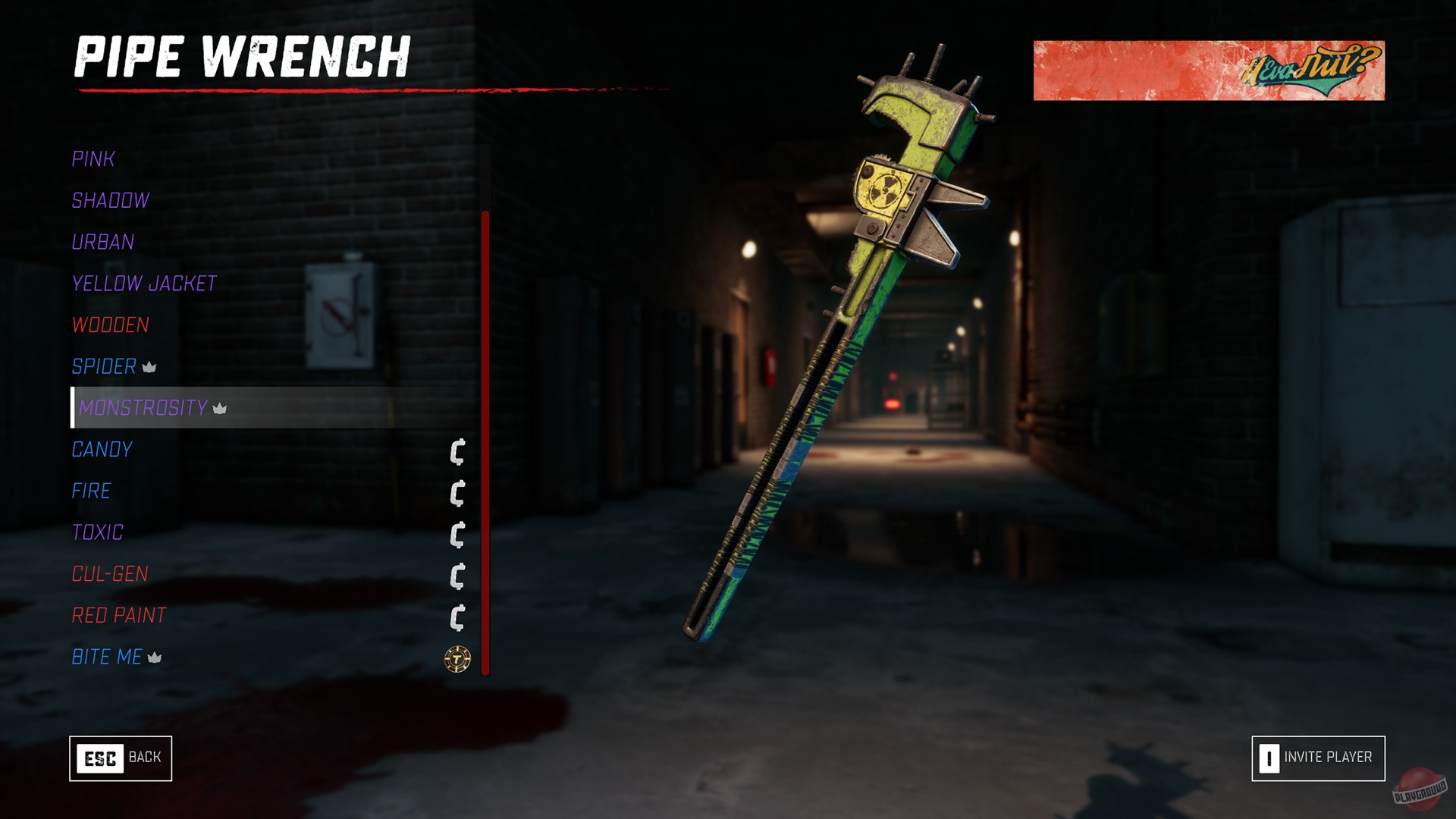The height and width of the screenshot is (819, 1456).
Task: Select the PINK wrench skin
Action: (x=93, y=159)
